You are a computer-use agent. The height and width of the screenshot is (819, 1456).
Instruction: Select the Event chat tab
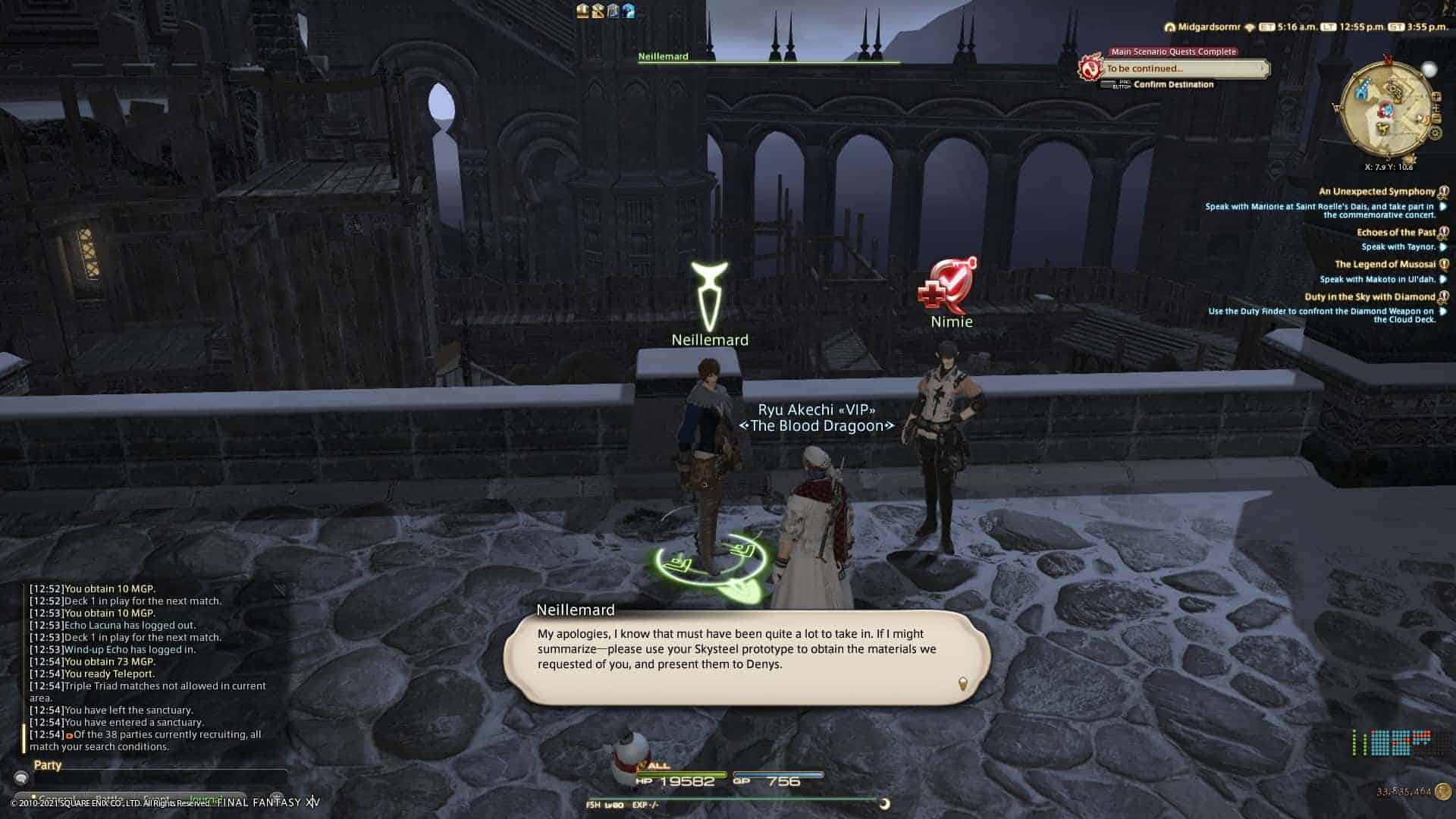click(x=155, y=798)
